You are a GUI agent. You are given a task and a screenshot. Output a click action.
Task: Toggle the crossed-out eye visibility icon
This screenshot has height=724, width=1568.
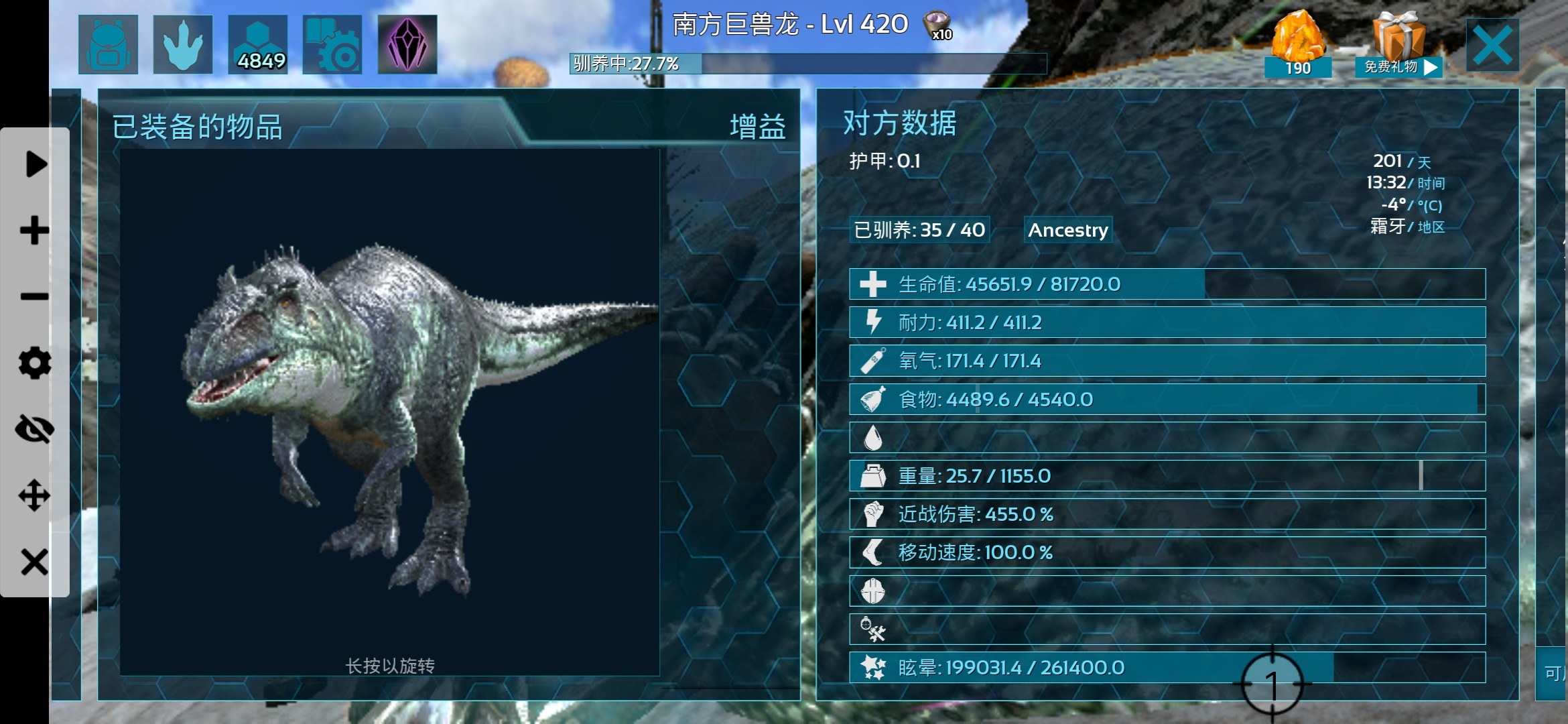coord(35,429)
